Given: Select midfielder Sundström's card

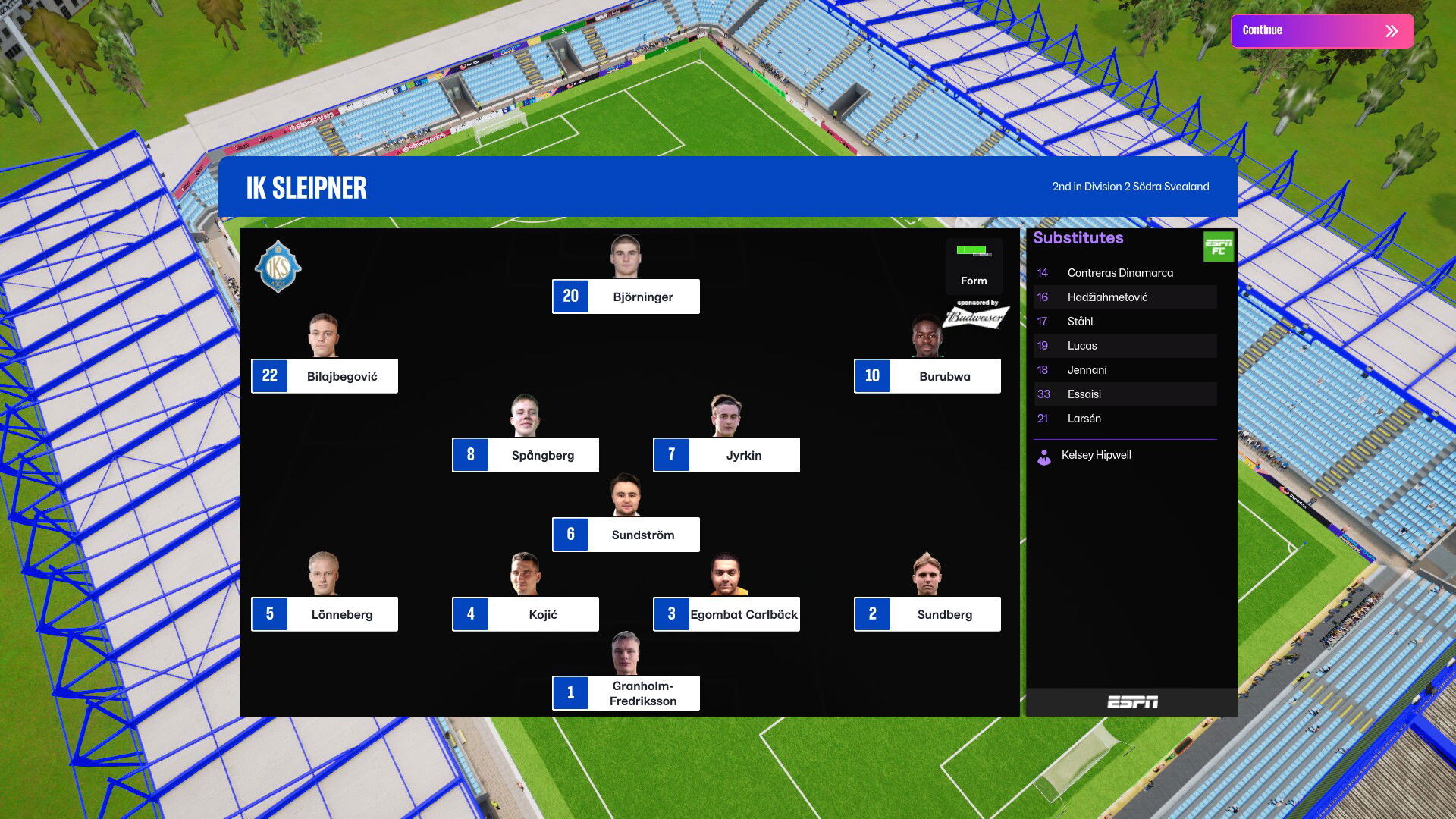Looking at the screenshot, I should point(626,535).
